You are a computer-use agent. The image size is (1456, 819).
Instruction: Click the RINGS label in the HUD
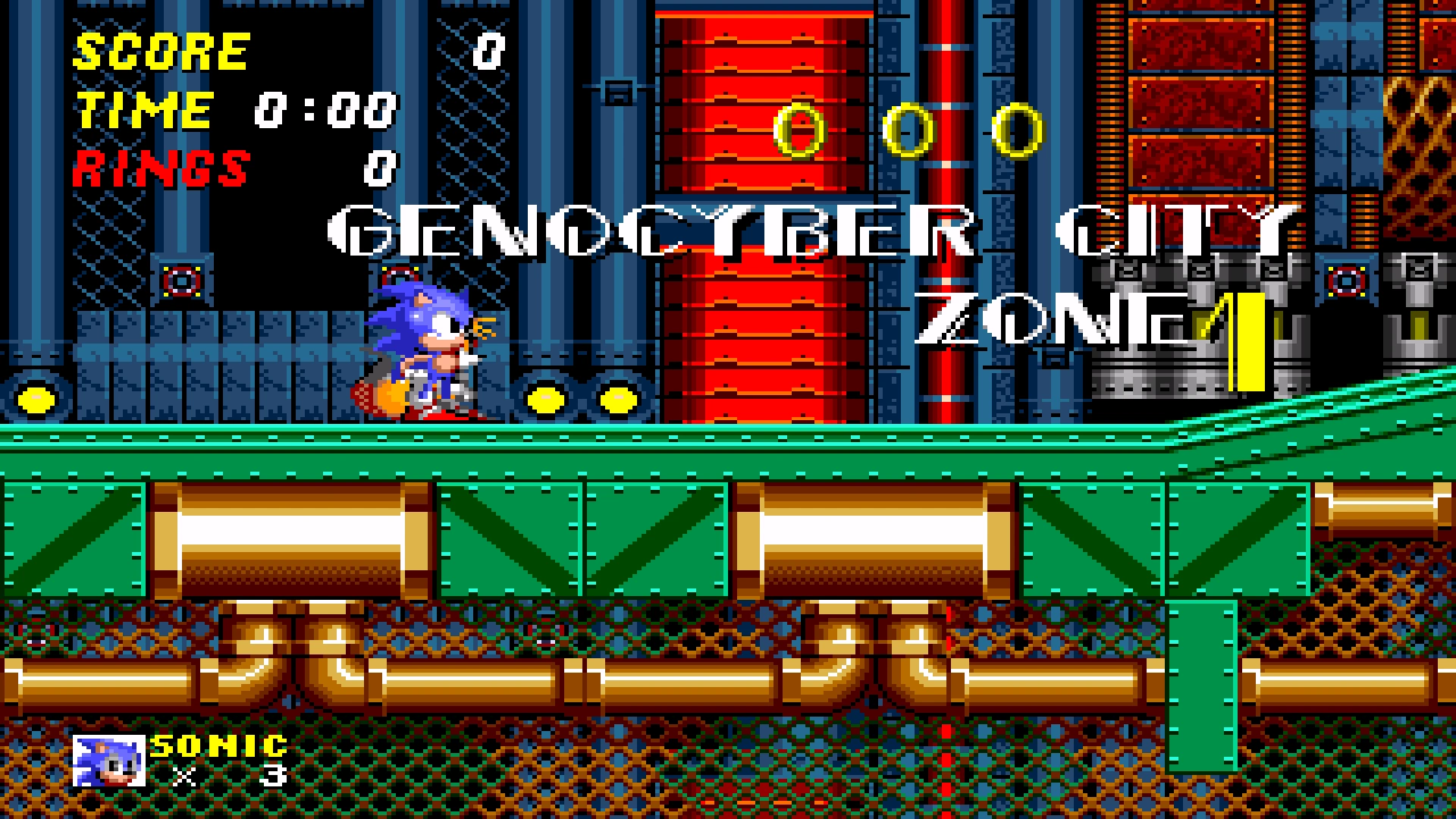tap(159, 168)
